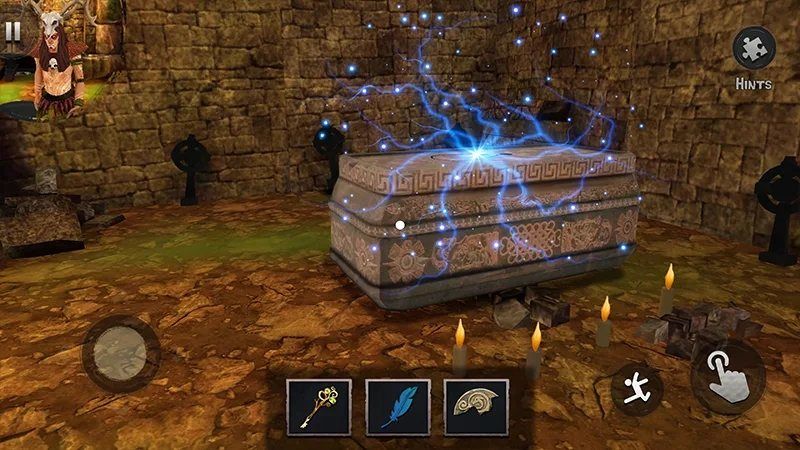
Task: Touch the virtual movement joystick
Action: [x=121, y=354]
